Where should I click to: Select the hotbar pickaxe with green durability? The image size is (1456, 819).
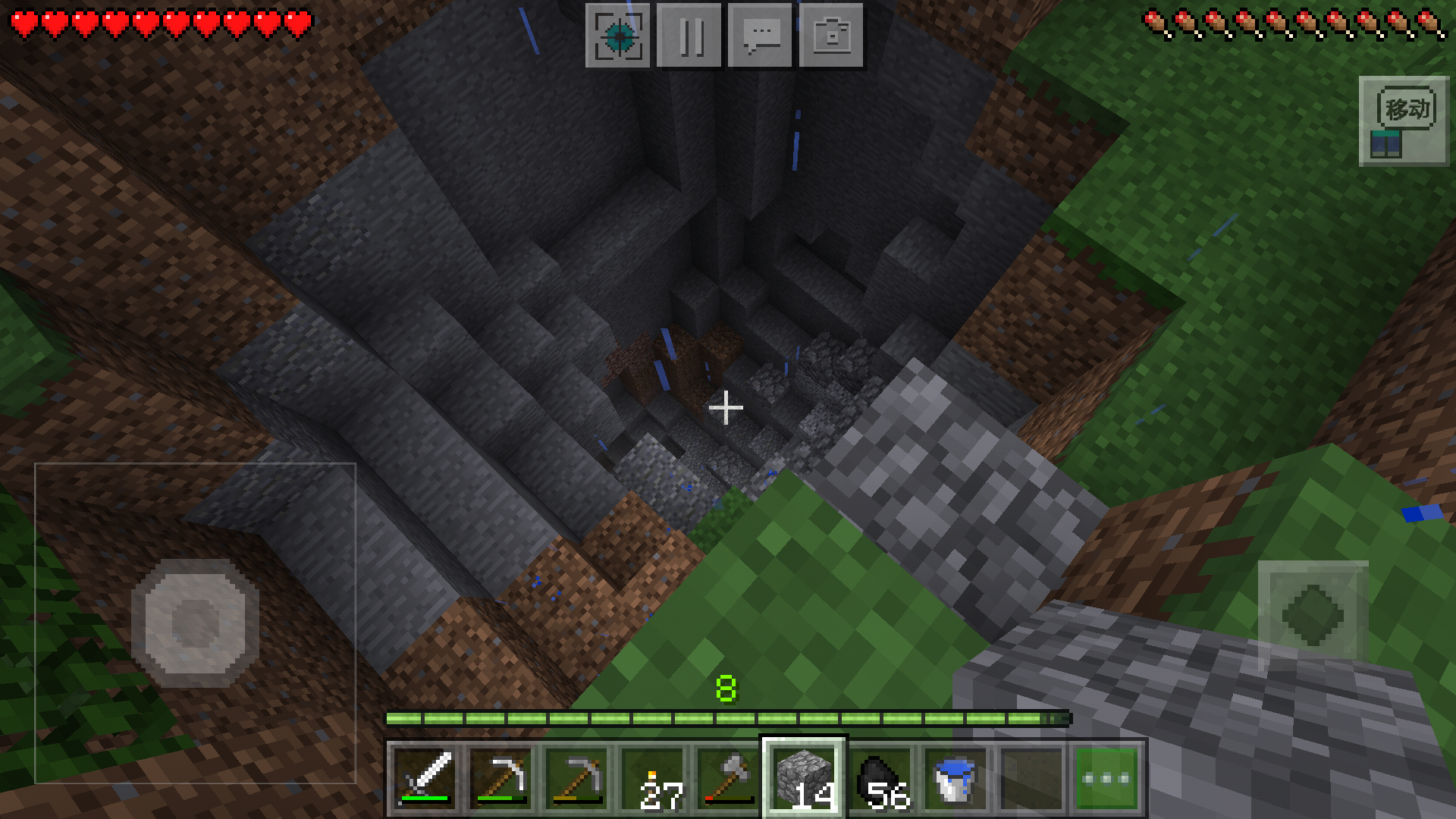501,778
